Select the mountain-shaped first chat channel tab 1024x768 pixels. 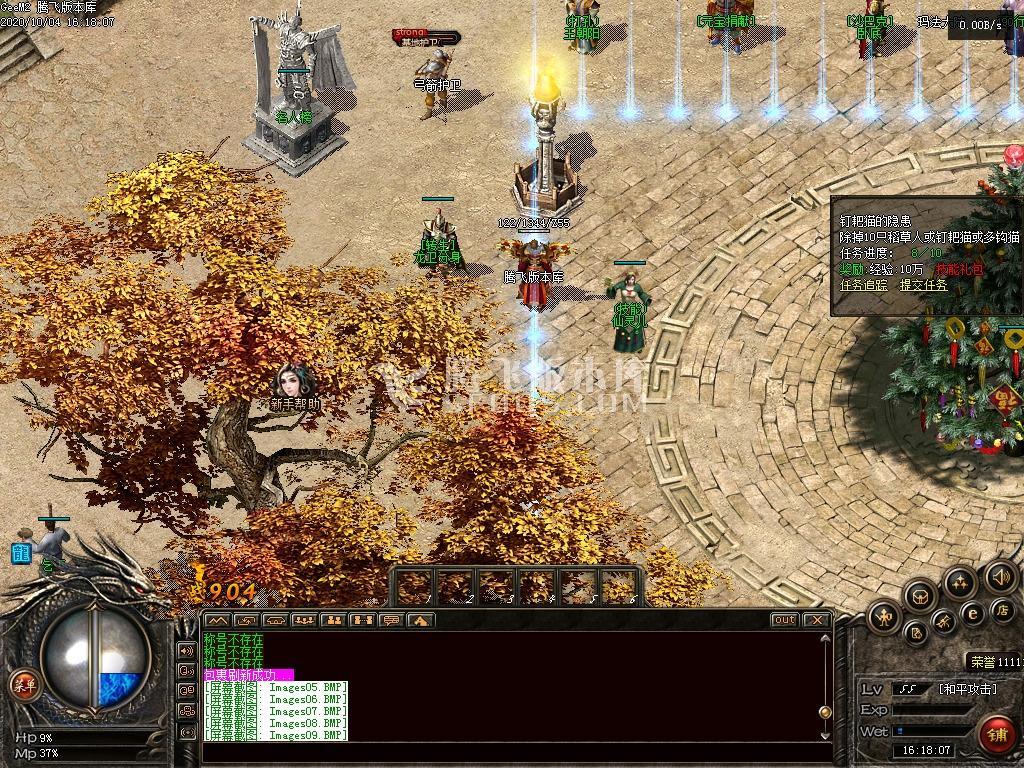[217, 620]
